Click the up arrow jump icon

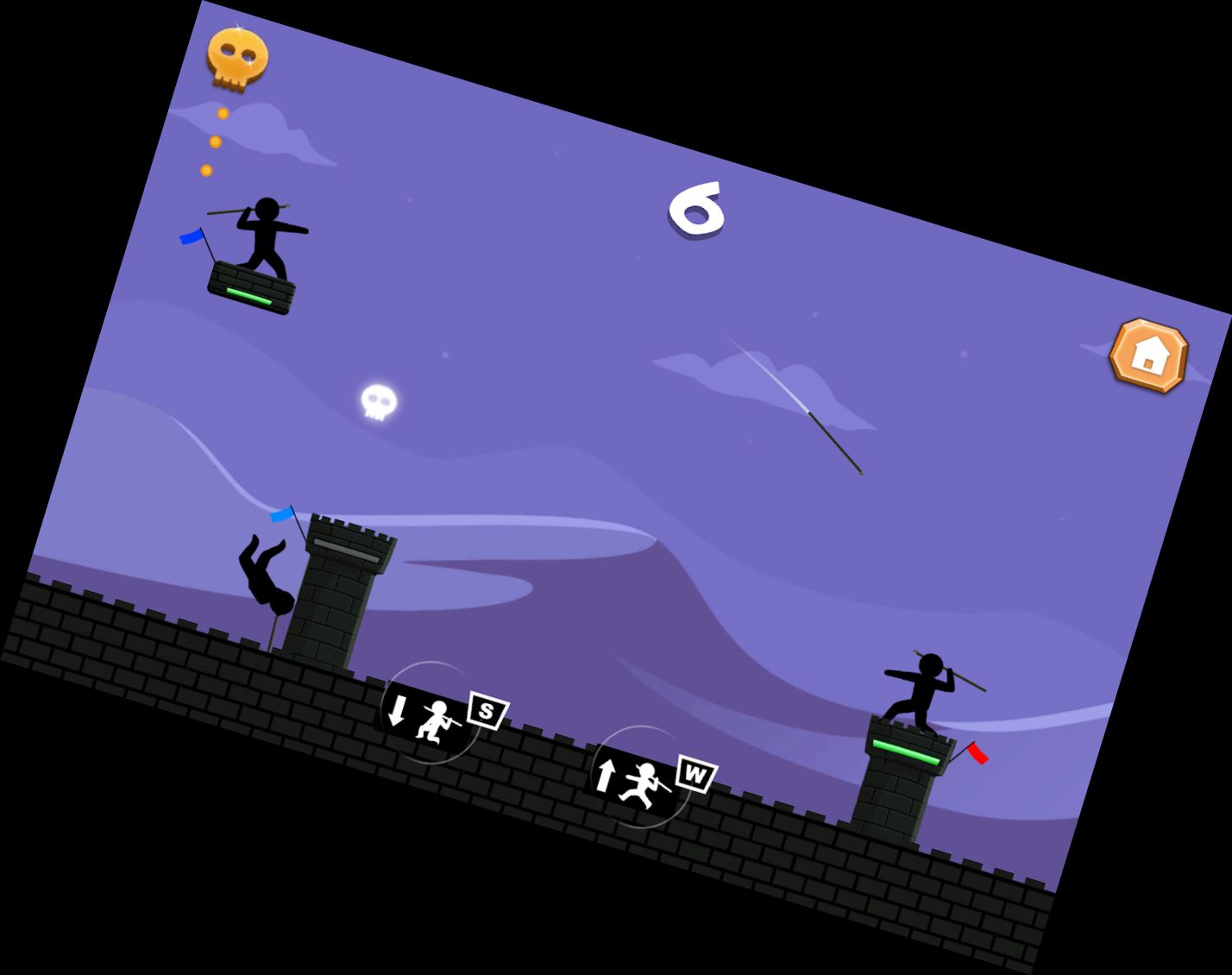(605, 776)
